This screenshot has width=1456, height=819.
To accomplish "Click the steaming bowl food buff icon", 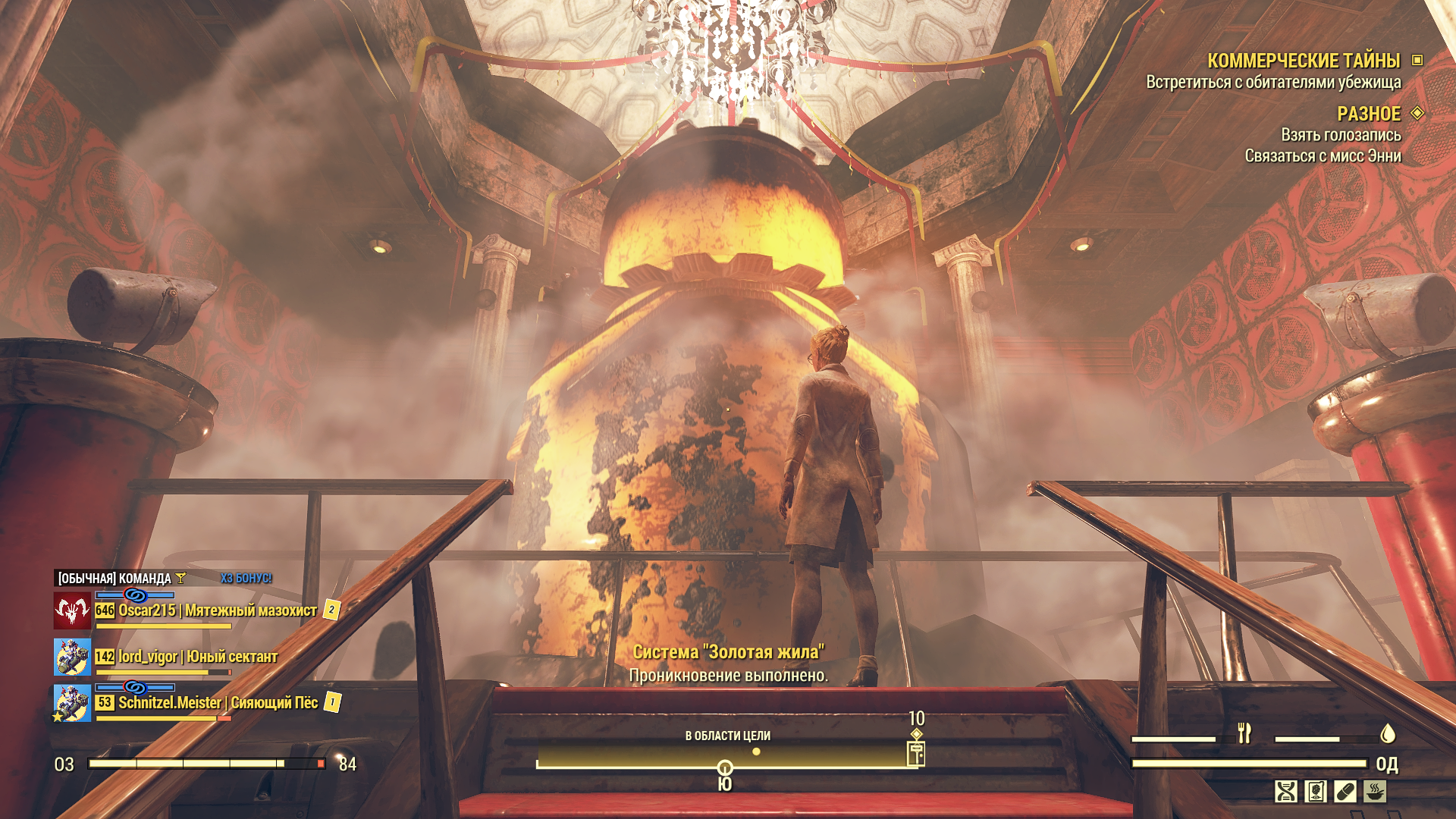I will point(1375,792).
